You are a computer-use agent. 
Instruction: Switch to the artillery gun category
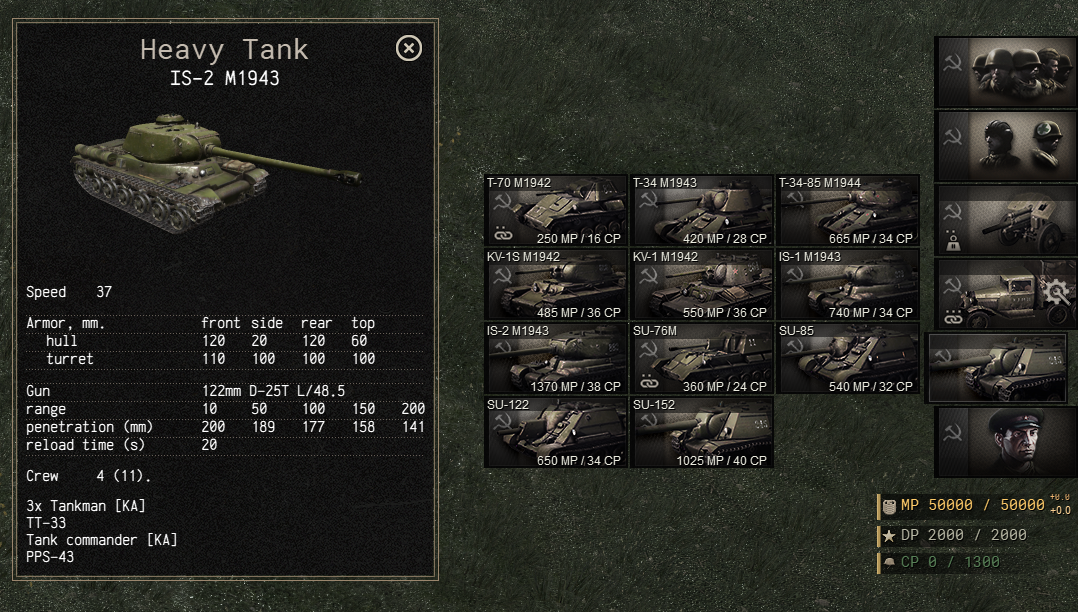click(x=1005, y=220)
